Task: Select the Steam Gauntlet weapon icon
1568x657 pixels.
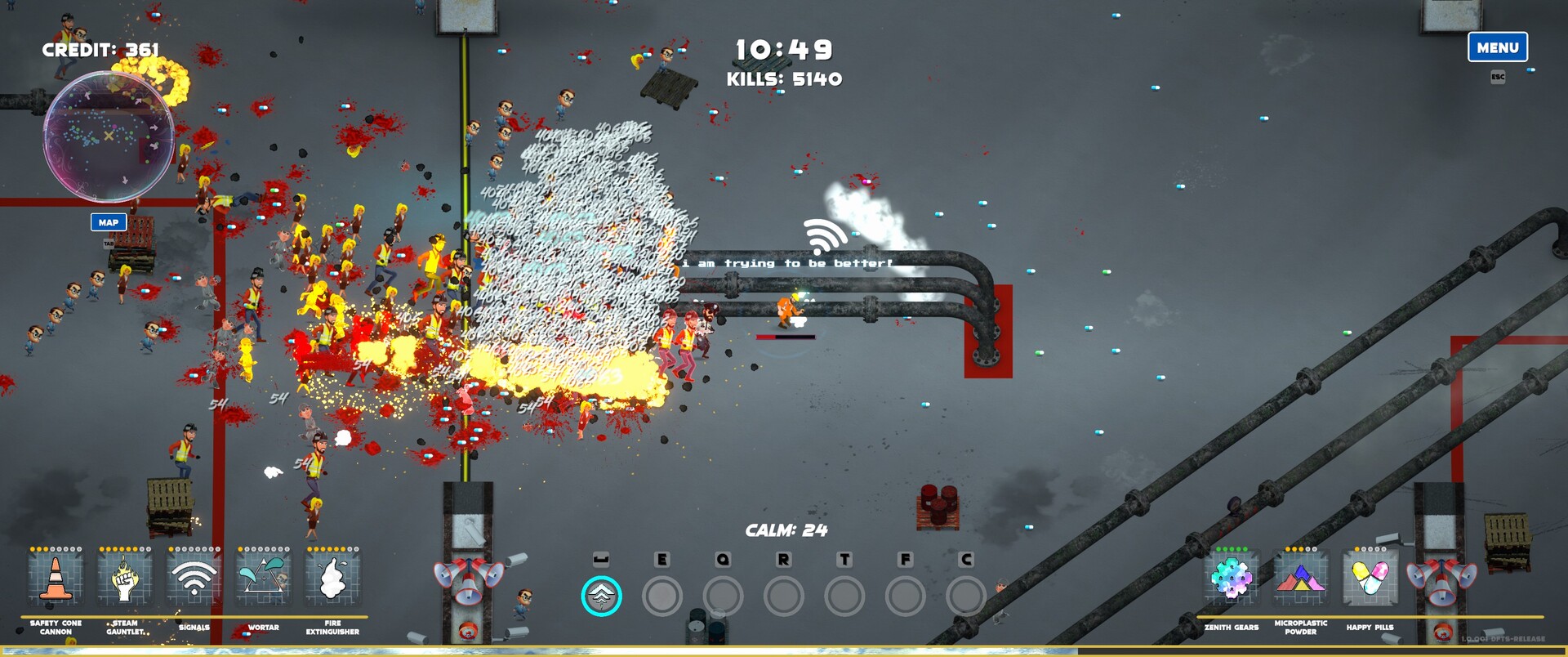Action: point(125,579)
